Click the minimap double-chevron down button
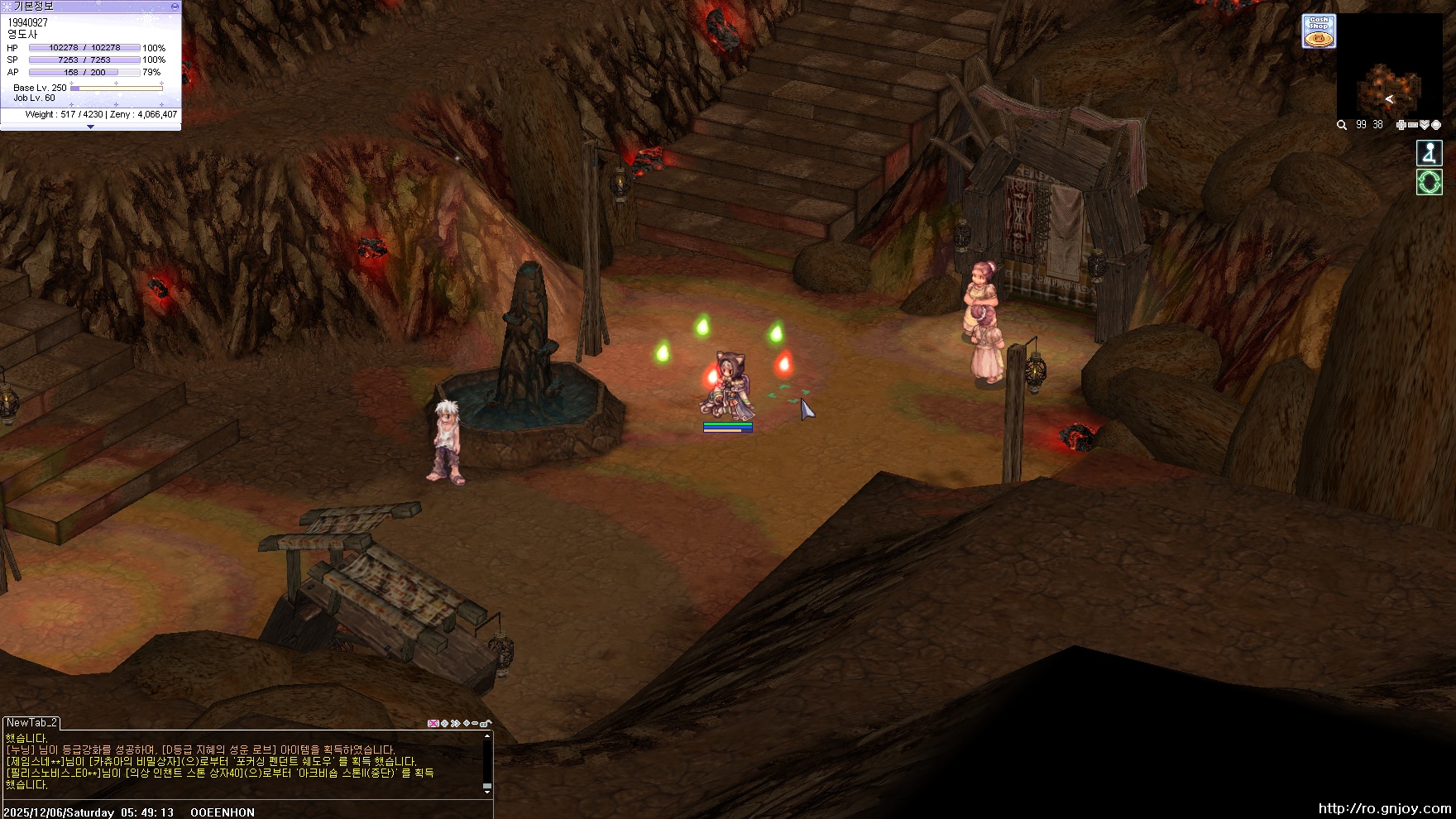1456x819 pixels. [x=1424, y=125]
